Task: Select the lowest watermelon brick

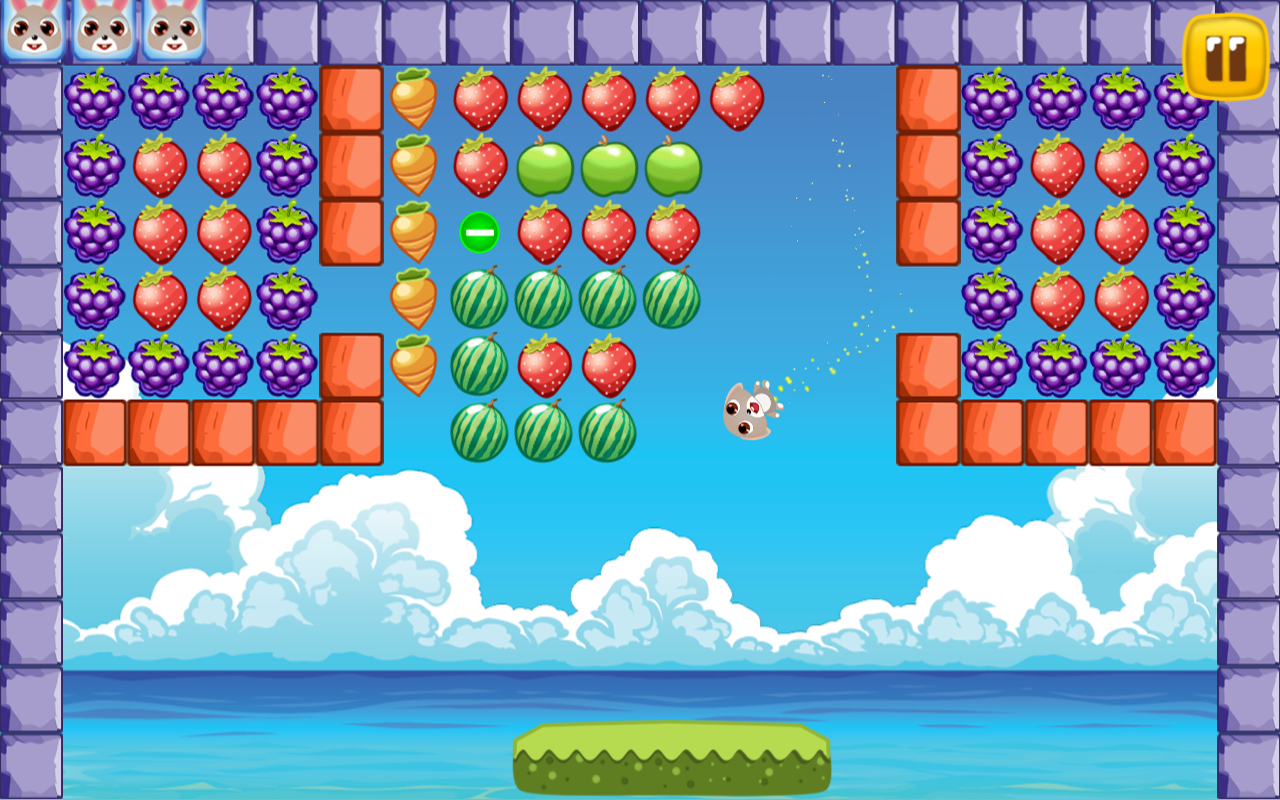Action: [545, 433]
